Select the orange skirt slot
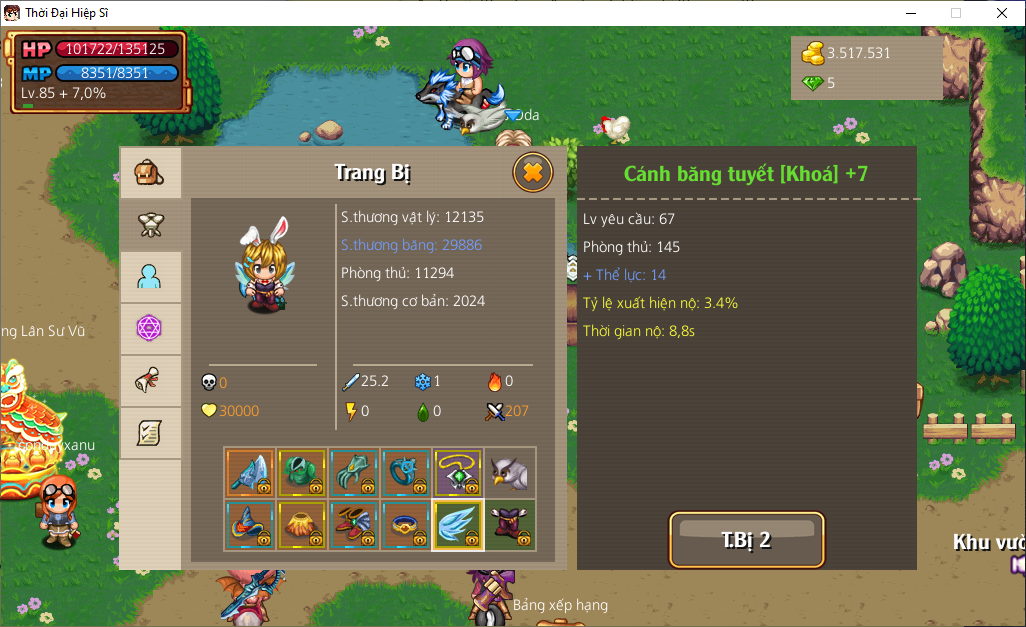 tap(302, 525)
